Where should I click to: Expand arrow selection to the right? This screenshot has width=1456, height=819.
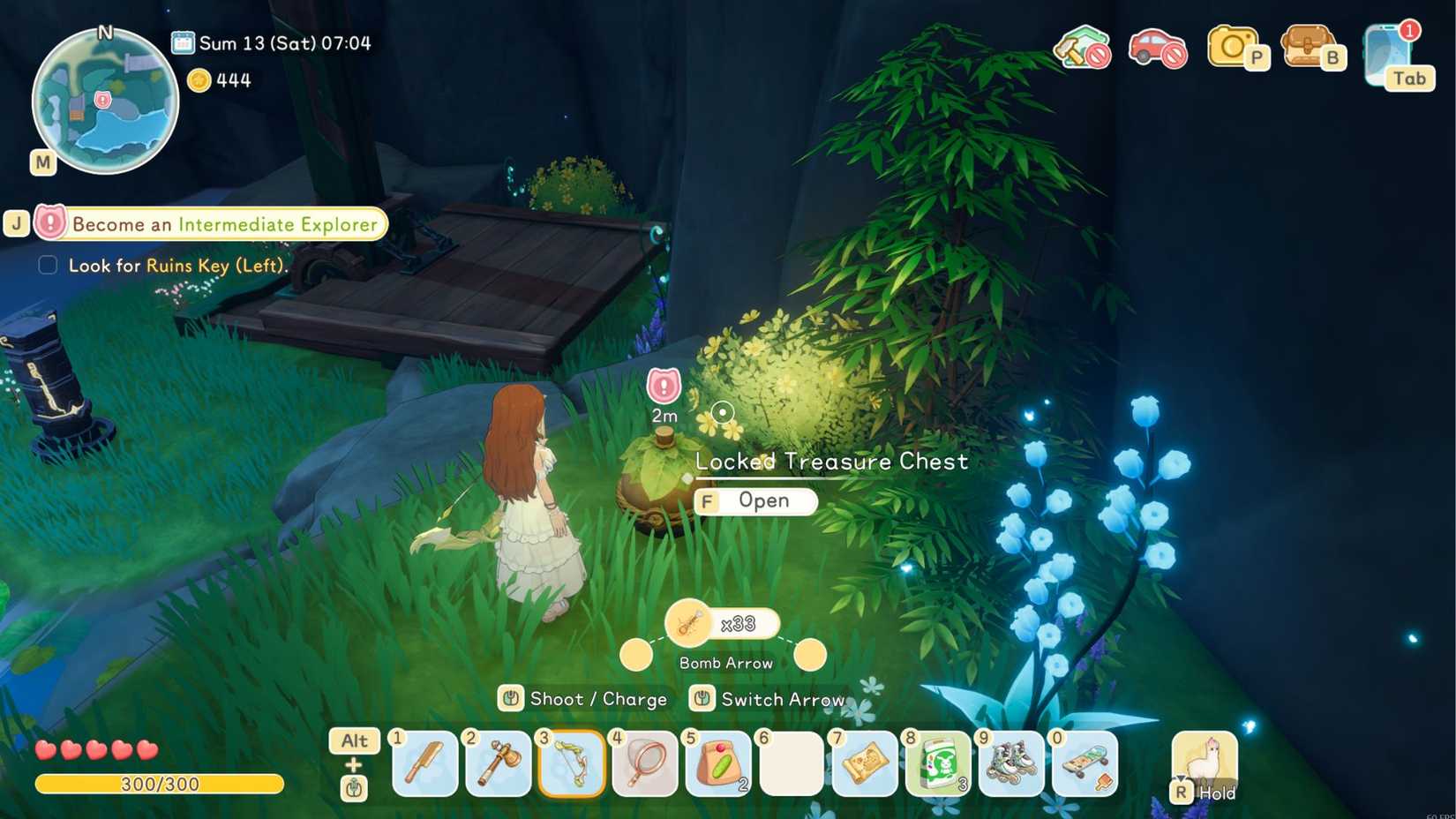(x=811, y=655)
